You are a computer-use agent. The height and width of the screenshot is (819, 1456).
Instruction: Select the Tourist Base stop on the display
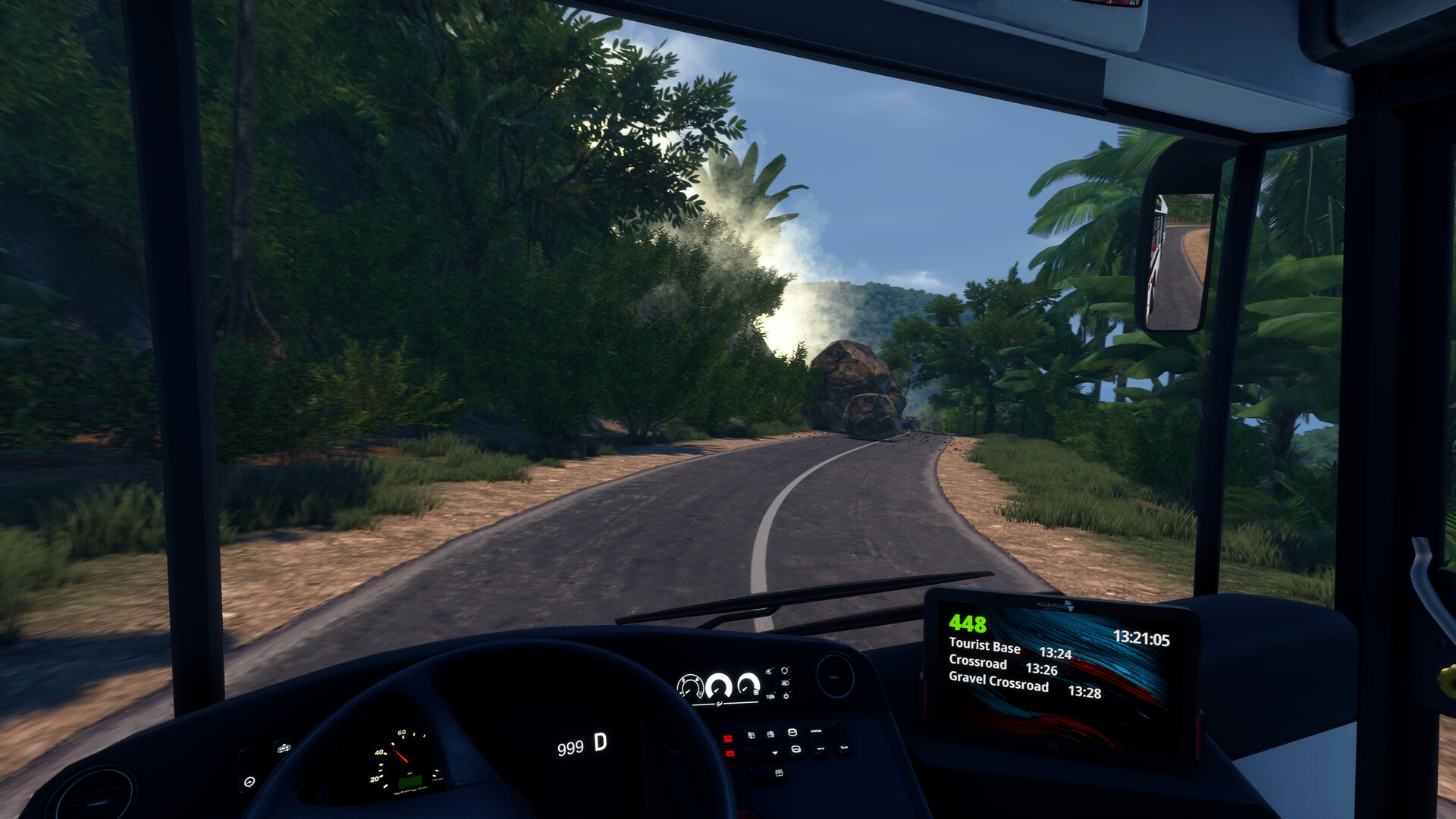985,645
